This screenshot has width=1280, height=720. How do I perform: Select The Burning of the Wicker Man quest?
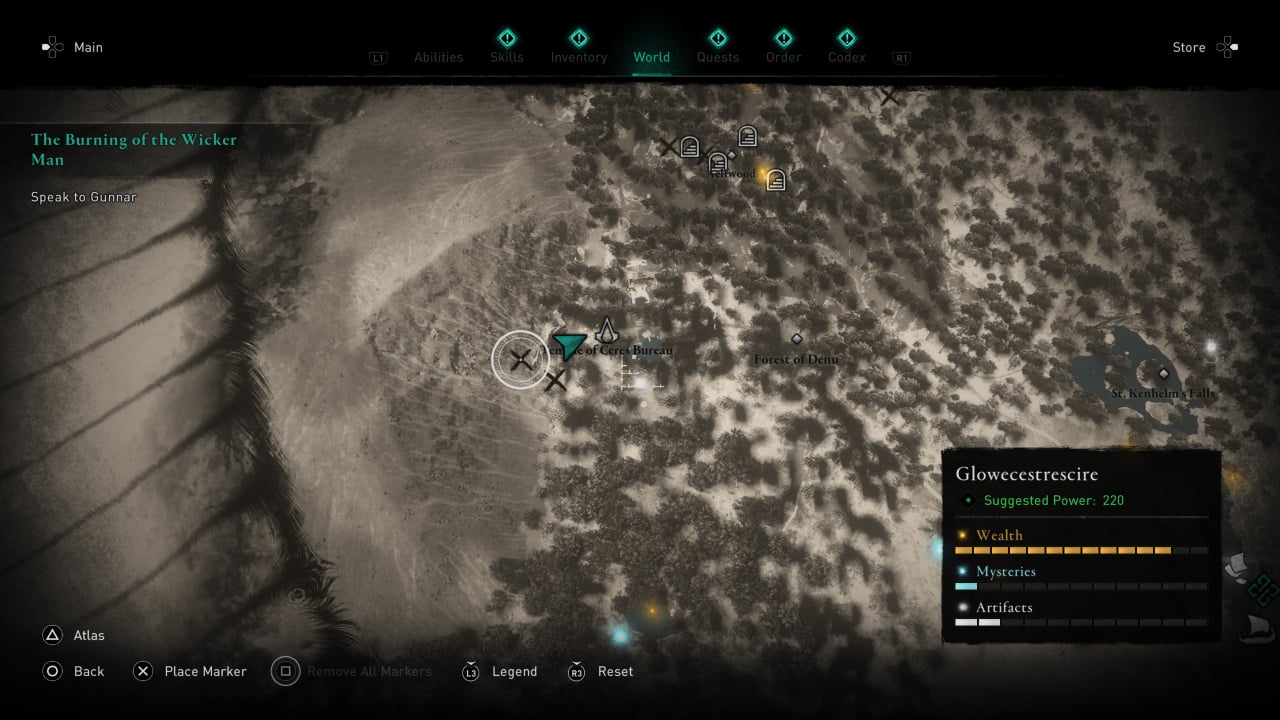tap(134, 149)
